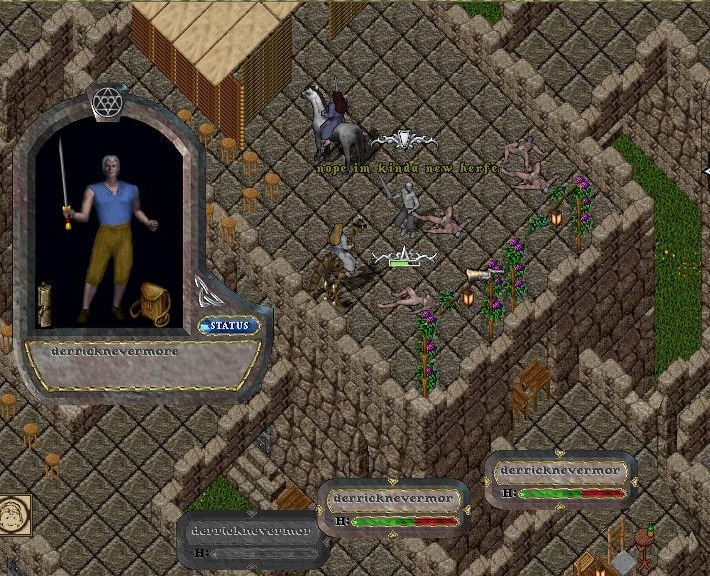
Task: Click the face portrait icon at screen edge
Action: point(14,514)
